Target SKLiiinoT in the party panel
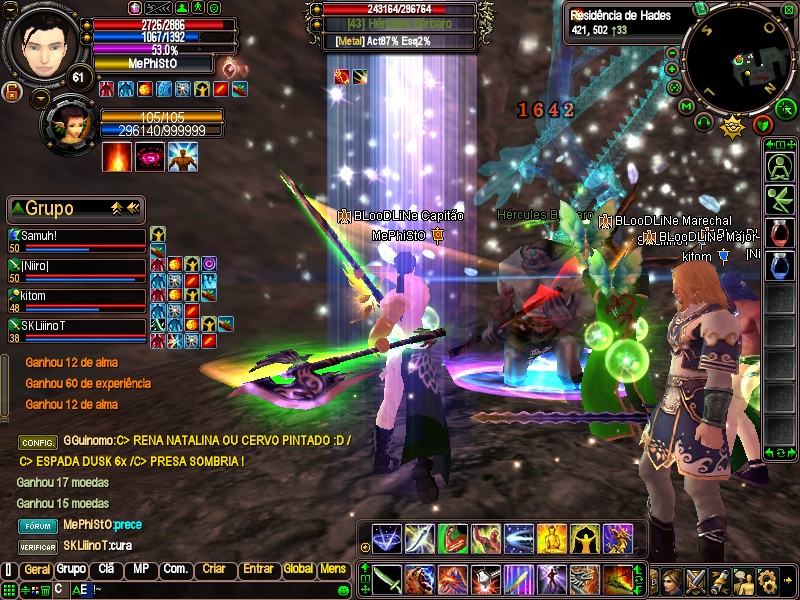Viewport: 800px width, 600px height. coord(77,328)
